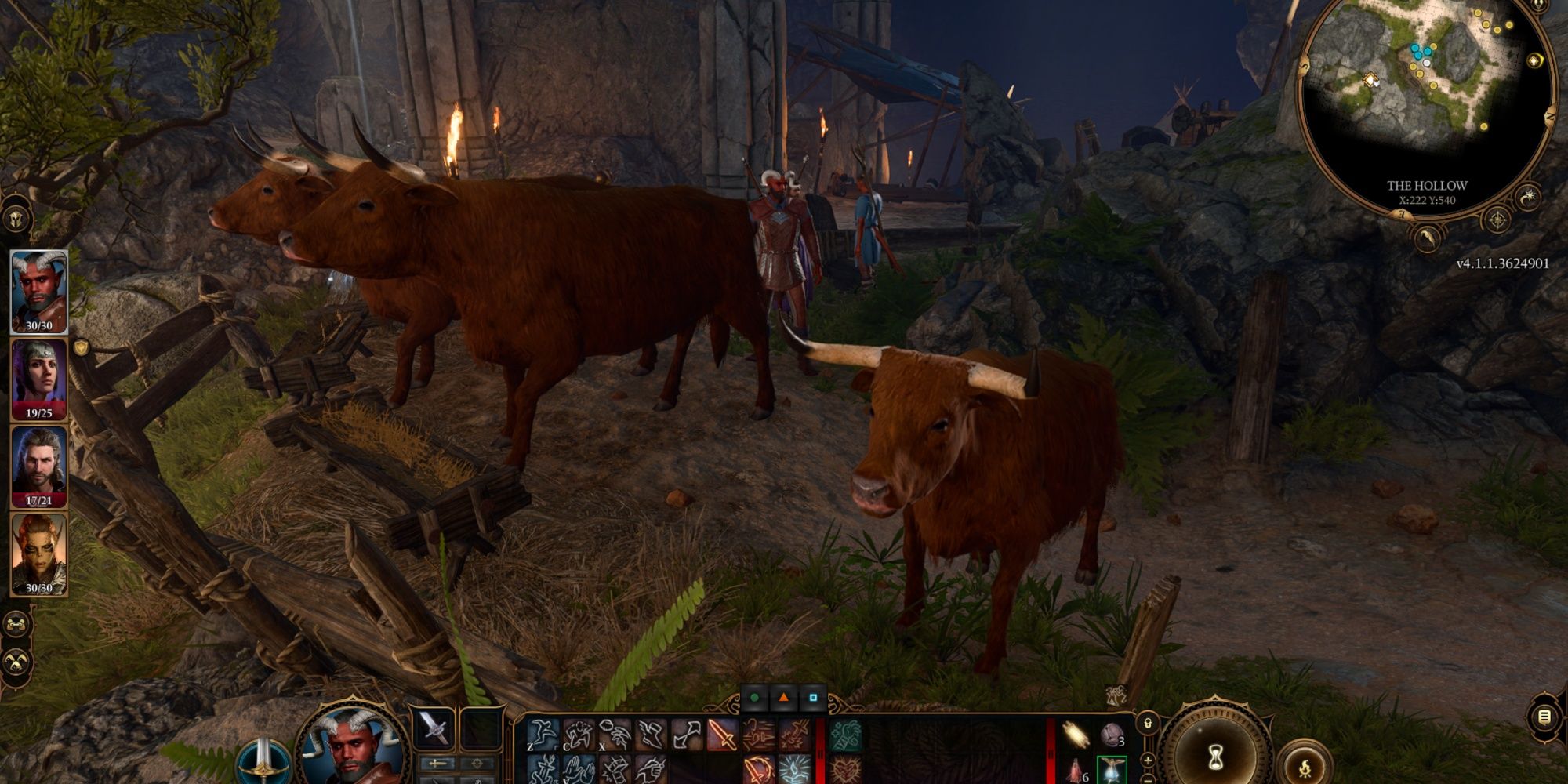Click the hourglass End Turn control
The height and width of the screenshot is (784, 1568).
point(1217,754)
